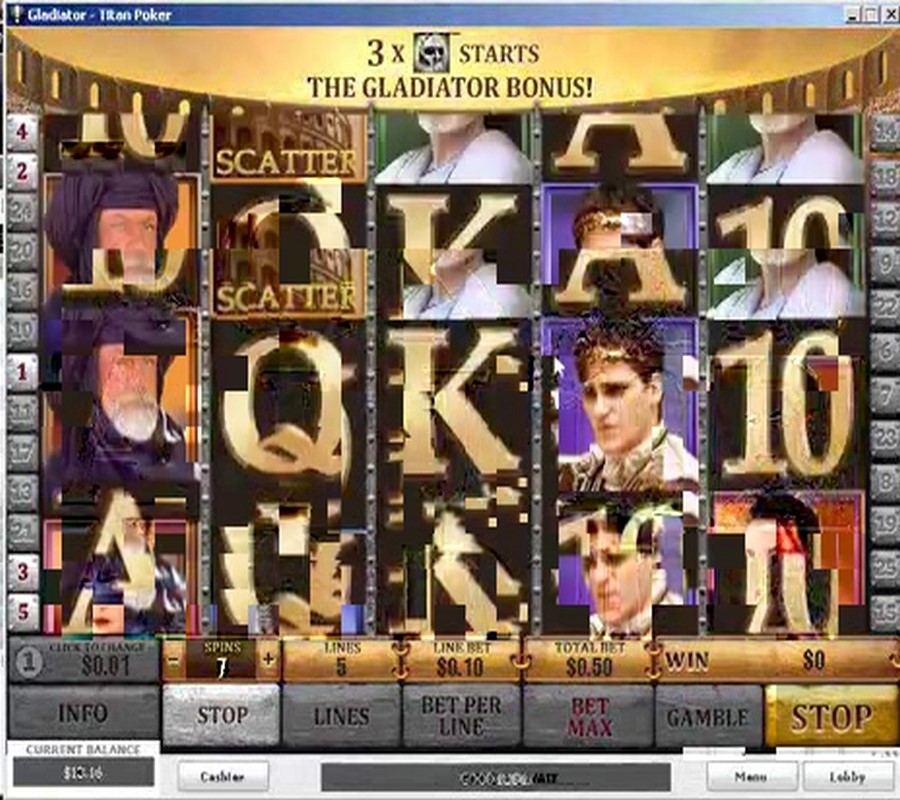The image size is (900, 800).
Task: Activate the BET MAX button
Action: click(589, 715)
